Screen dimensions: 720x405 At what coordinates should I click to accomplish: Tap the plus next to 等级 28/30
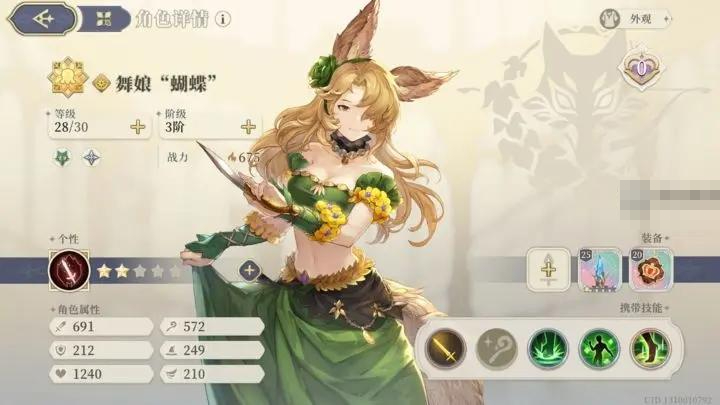137,127
